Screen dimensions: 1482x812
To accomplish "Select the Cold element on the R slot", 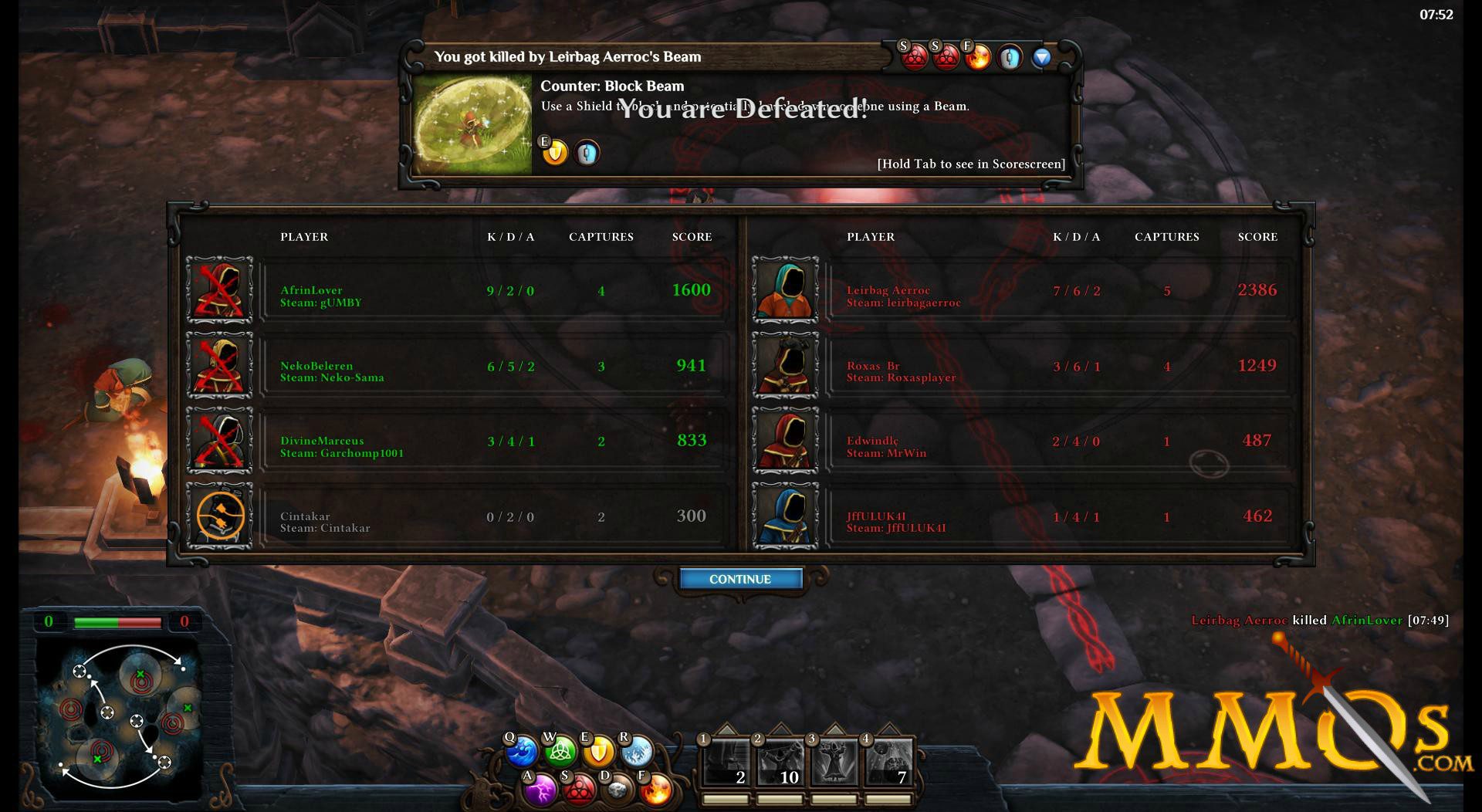I will coord(636,753).
